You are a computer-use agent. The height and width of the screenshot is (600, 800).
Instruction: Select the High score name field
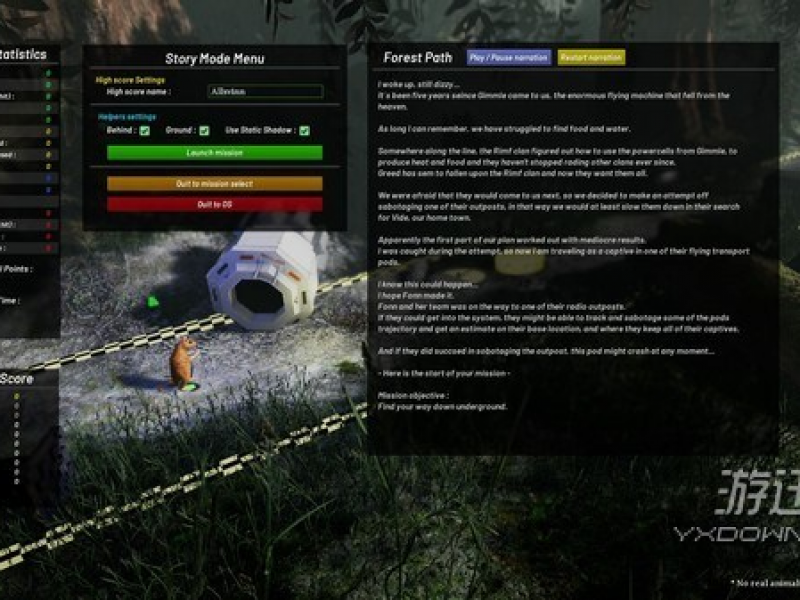[x=264, y=92]
